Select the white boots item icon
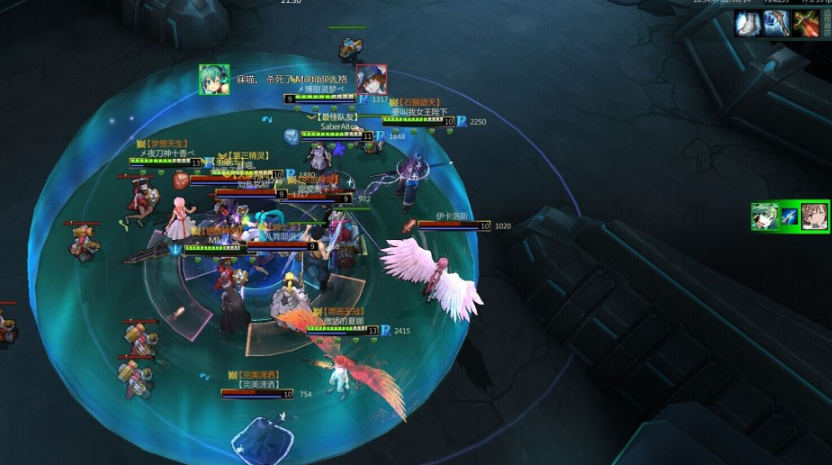This screenshot has height=465, width=832. click(x=747, y=24)
